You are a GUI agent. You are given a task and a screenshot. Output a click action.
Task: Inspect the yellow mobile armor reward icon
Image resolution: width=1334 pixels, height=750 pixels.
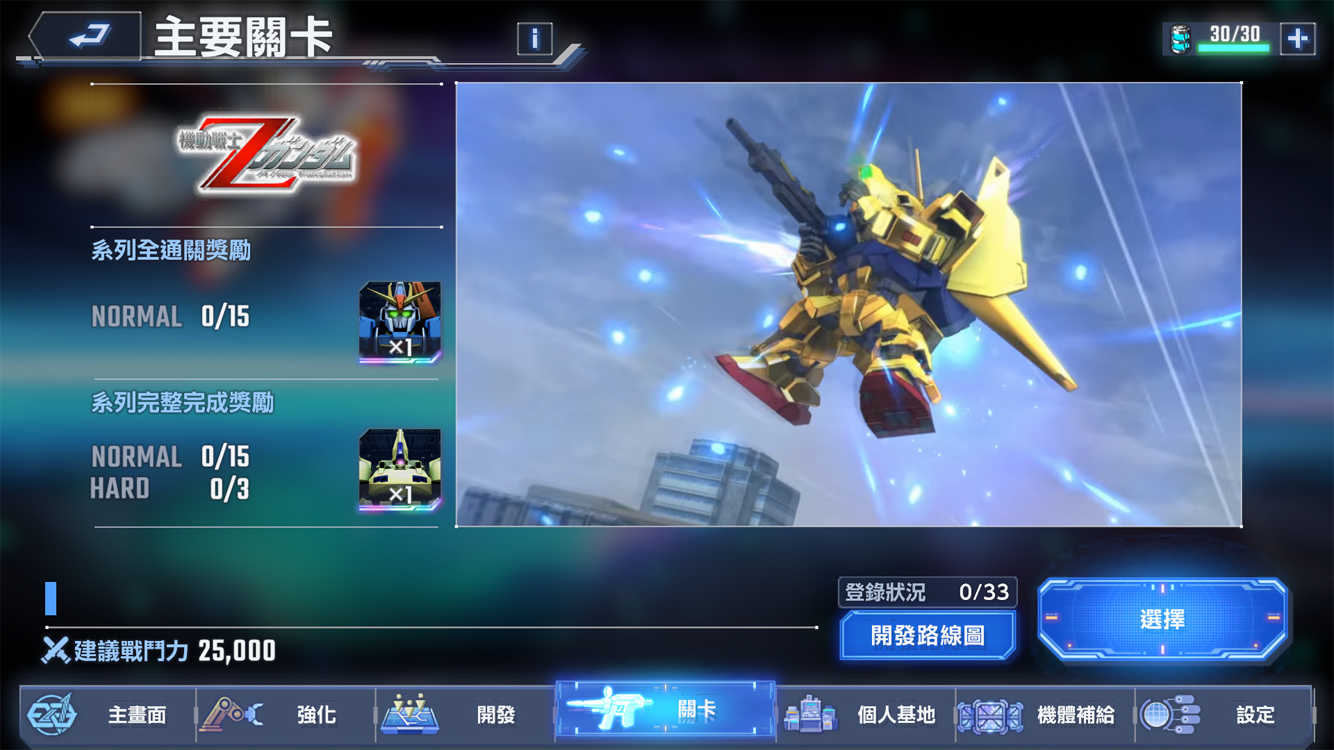pyautogui.click(x=400, y=470)
